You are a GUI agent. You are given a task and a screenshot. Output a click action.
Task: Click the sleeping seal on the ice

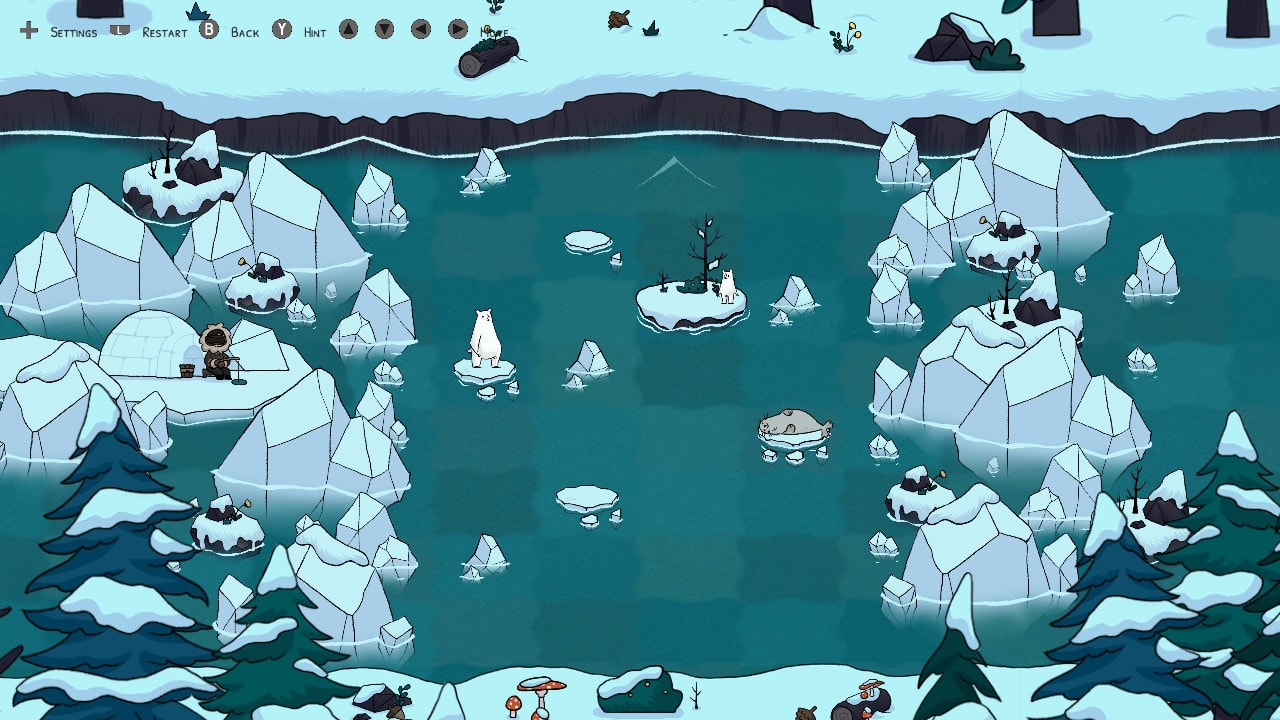[x=795, y=422]
